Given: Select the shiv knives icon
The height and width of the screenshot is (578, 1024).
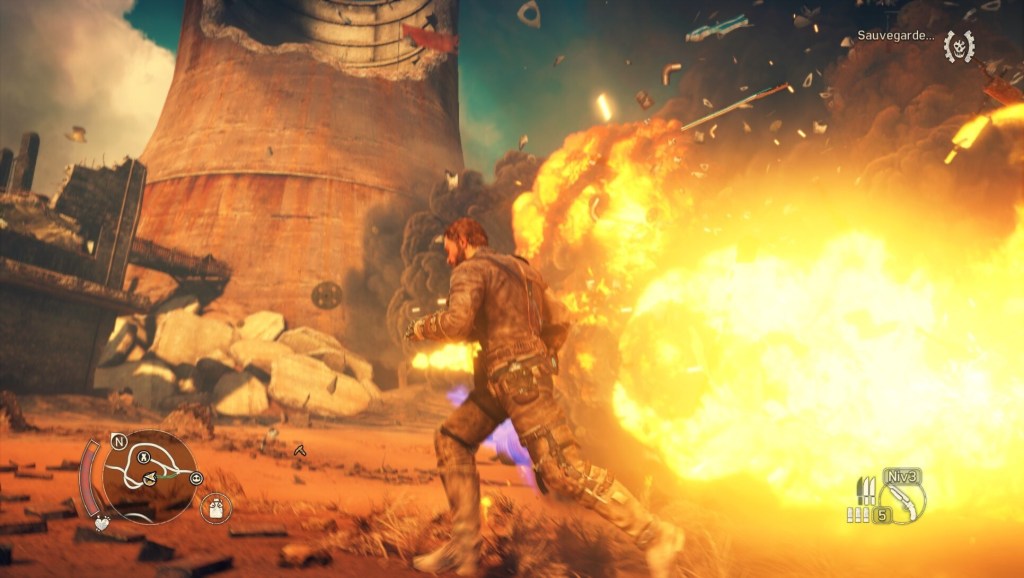Looking at the screenshot, I should (864, 490).
